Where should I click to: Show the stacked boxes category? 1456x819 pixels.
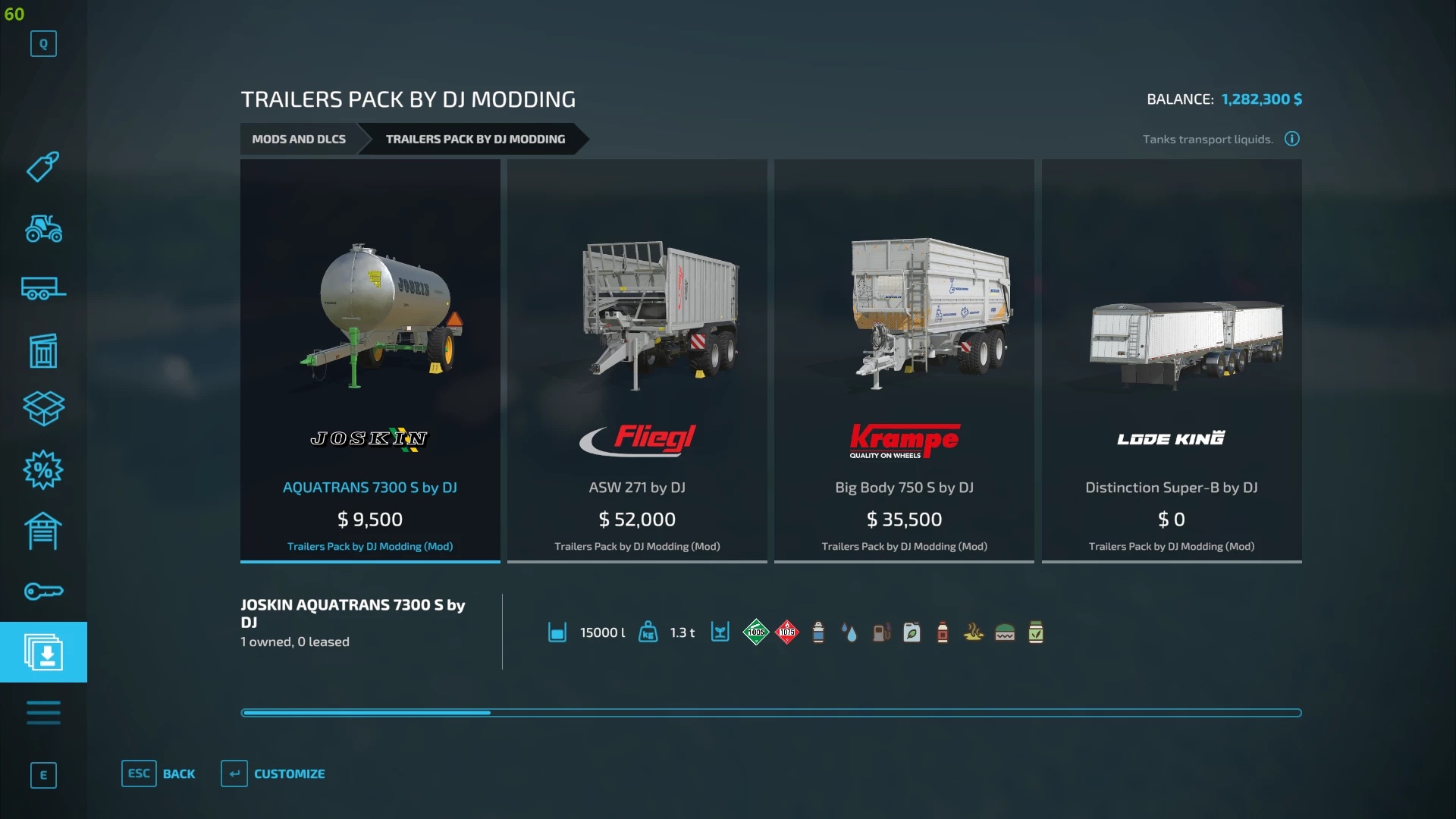tap(43, 409)
